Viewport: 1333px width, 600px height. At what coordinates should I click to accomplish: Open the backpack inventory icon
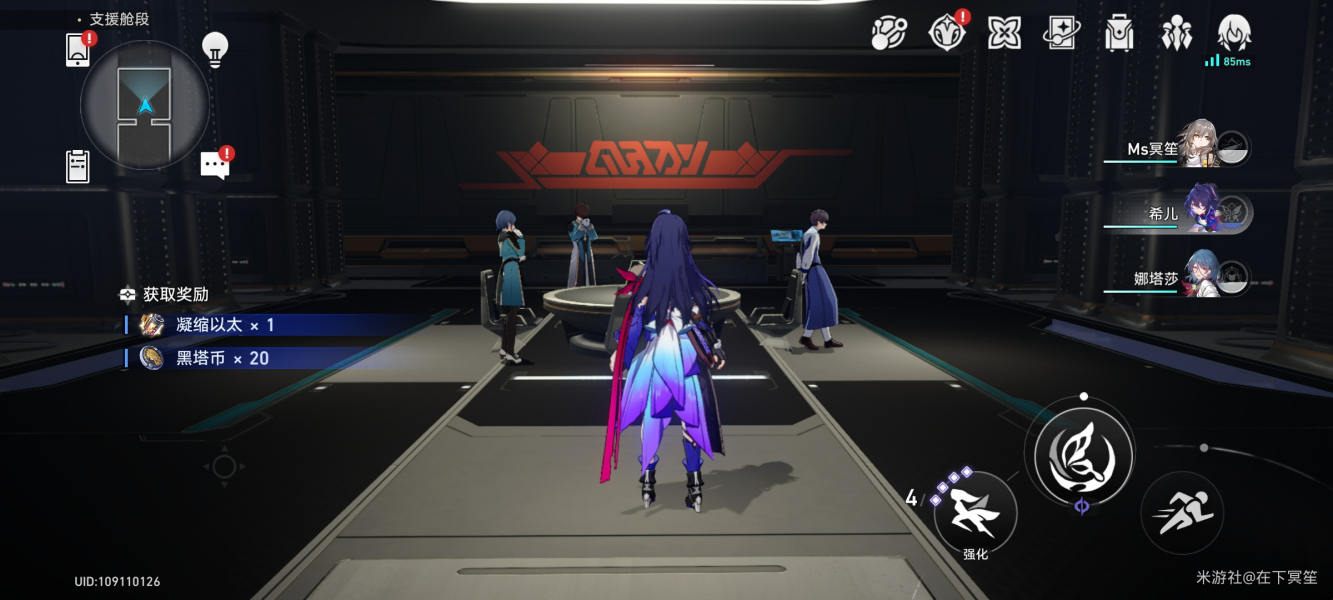coord(1119,34)
